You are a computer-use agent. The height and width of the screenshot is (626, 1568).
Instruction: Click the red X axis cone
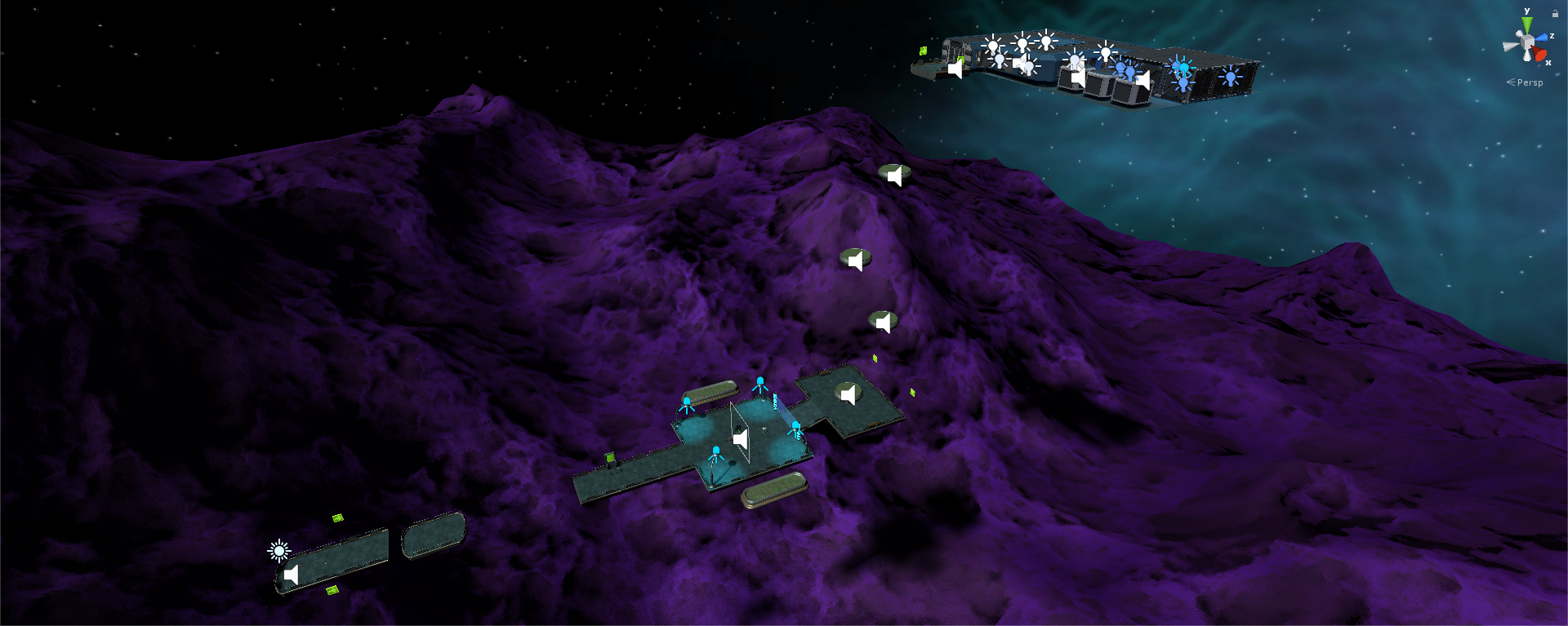[1539, 55]
